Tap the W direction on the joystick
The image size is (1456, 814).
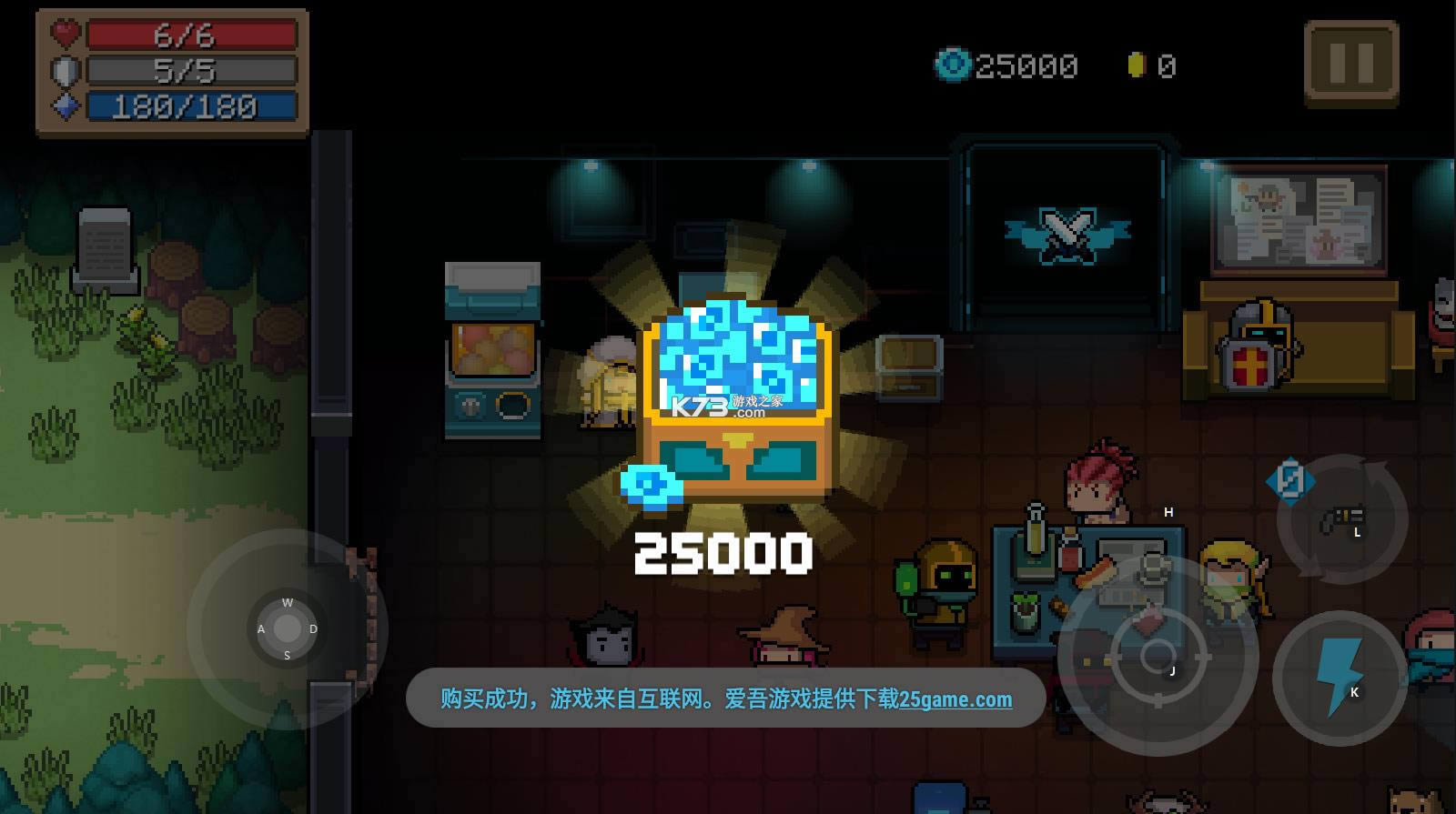(x=288, y=602)
